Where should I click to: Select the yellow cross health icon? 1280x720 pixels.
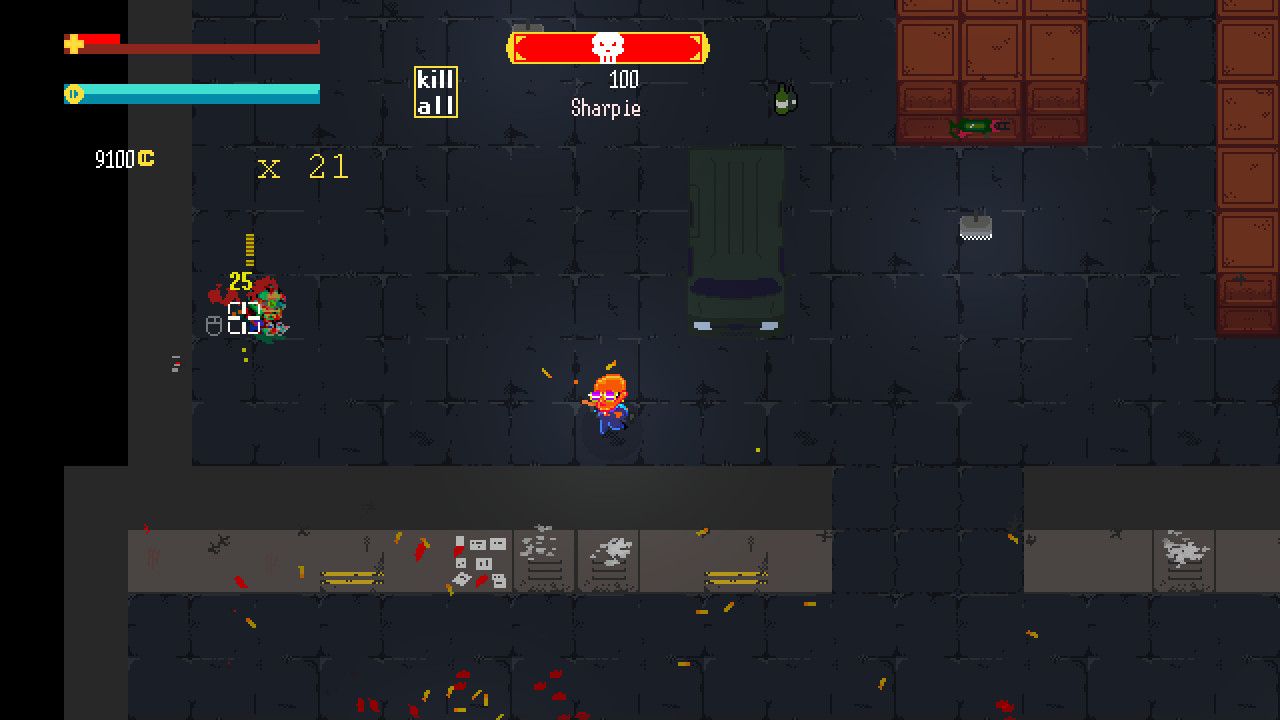click(x=73, y=43)
